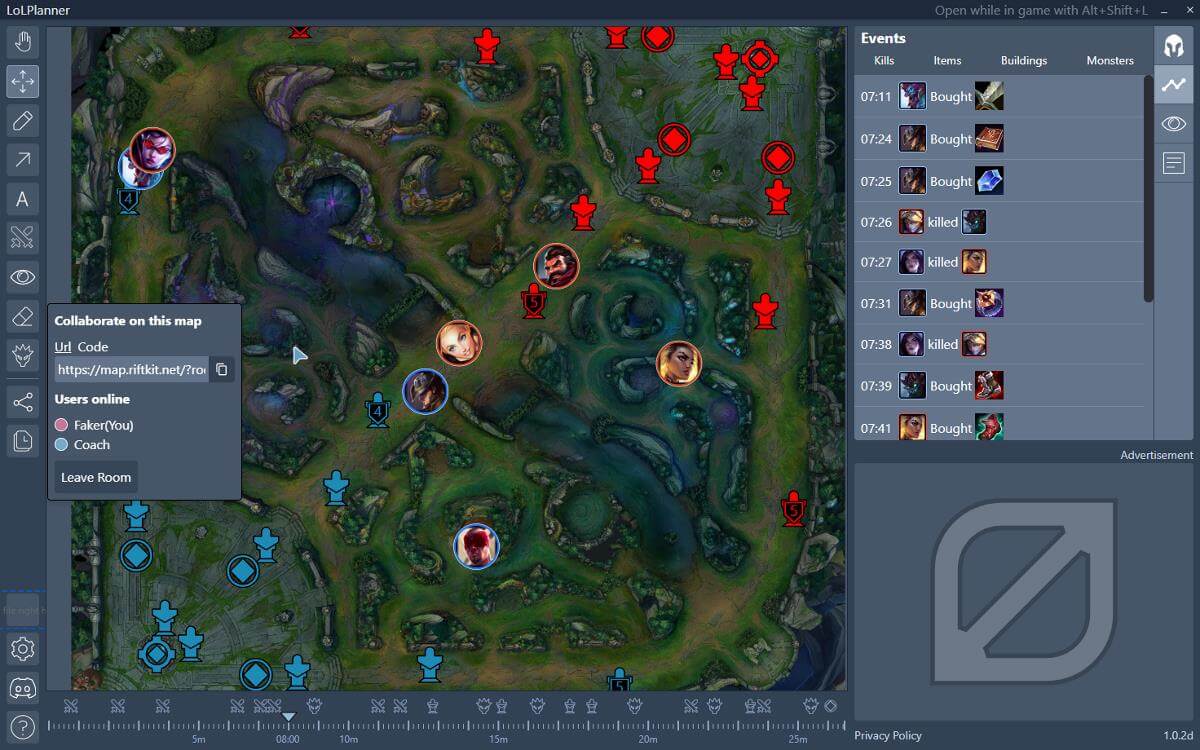Open the gear settings button

pos(23,649)
